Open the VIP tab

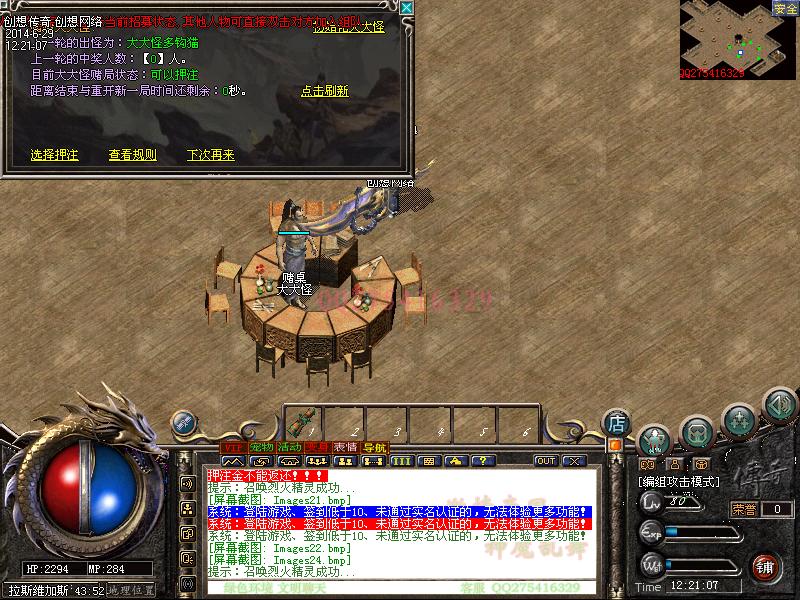(233, 447)
